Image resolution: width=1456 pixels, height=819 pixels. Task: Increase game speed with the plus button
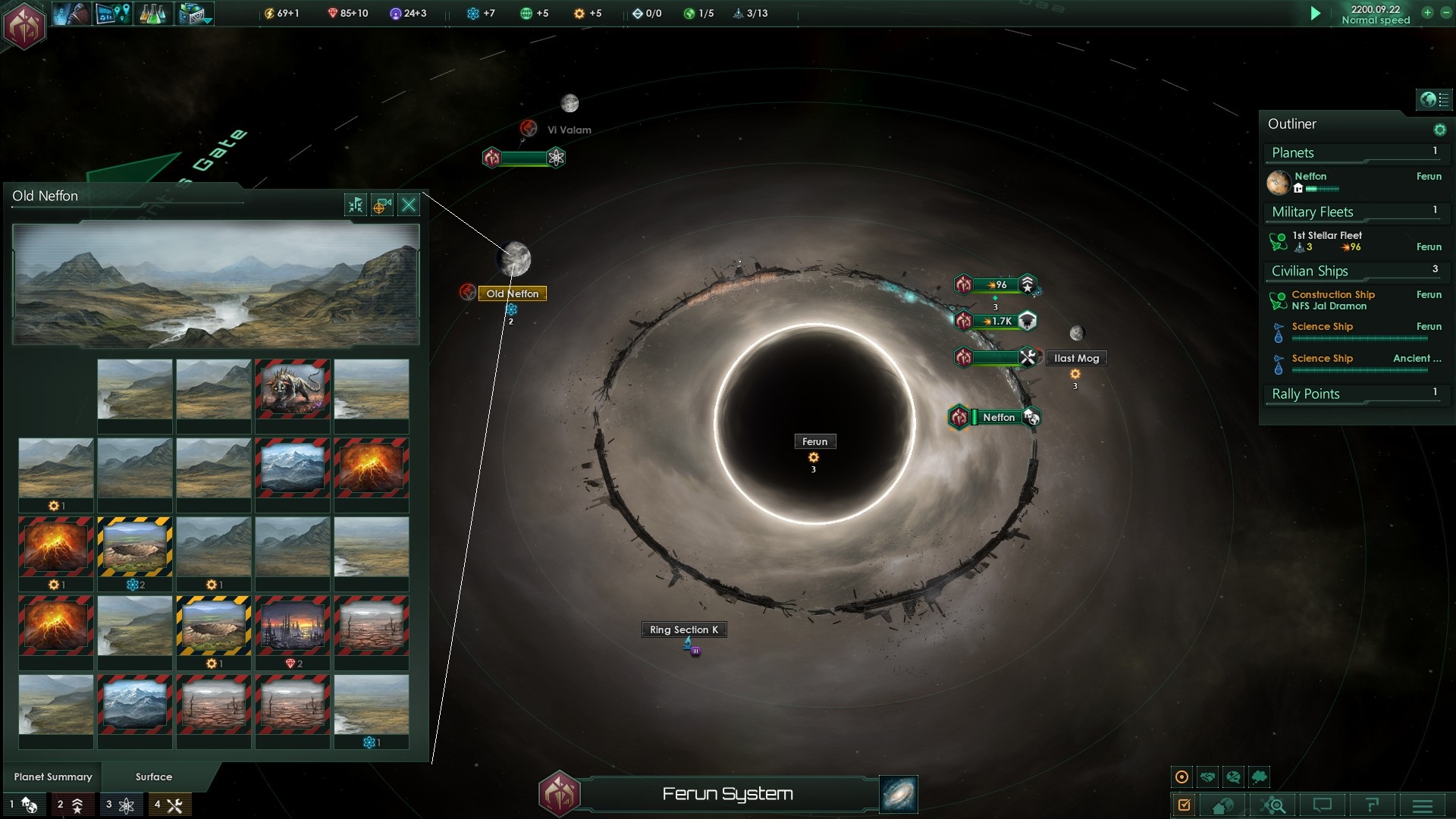(x=1427, y=13)
